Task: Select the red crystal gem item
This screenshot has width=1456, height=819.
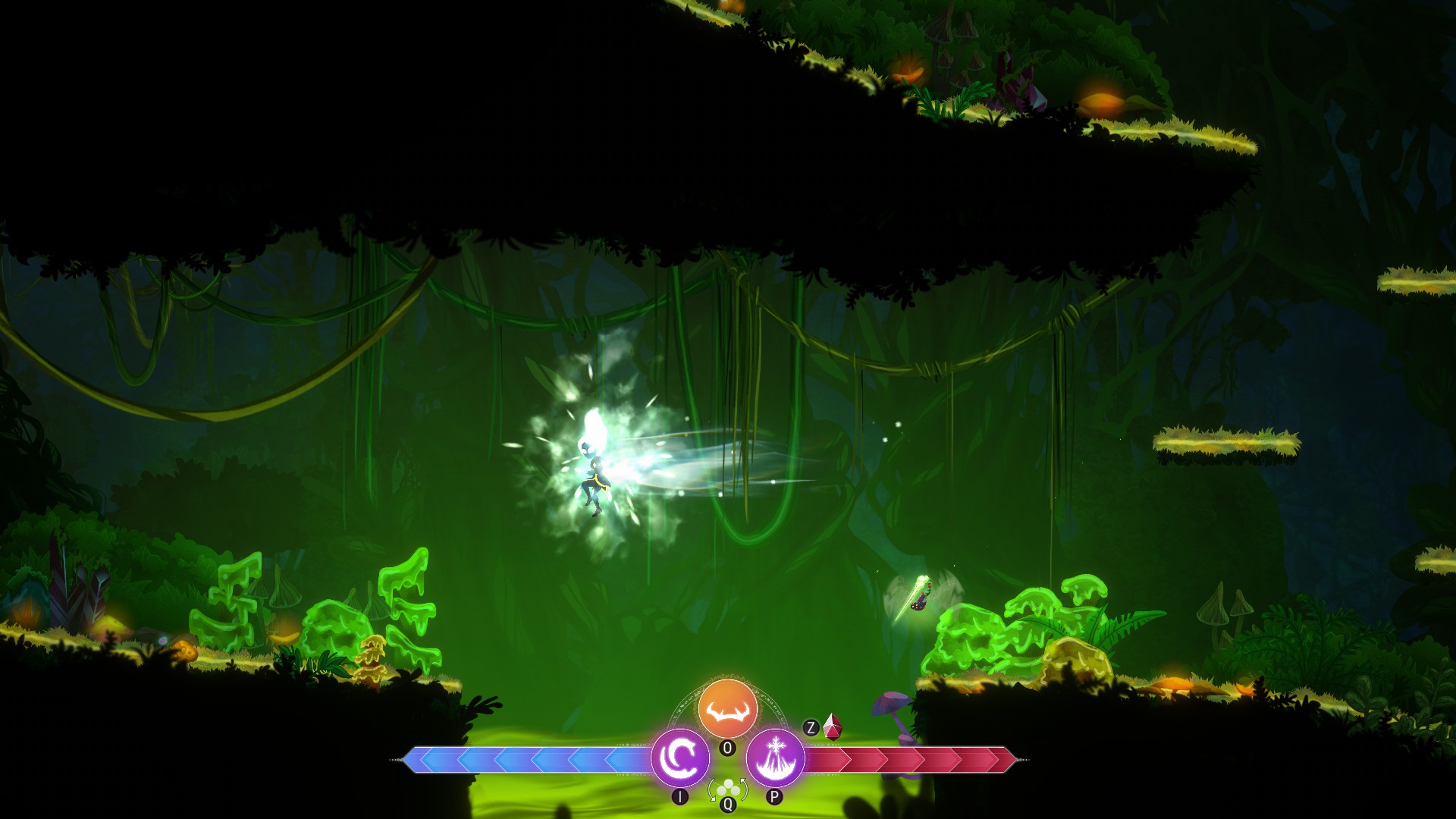Action: pyautogui.click(x=833, y=726)
